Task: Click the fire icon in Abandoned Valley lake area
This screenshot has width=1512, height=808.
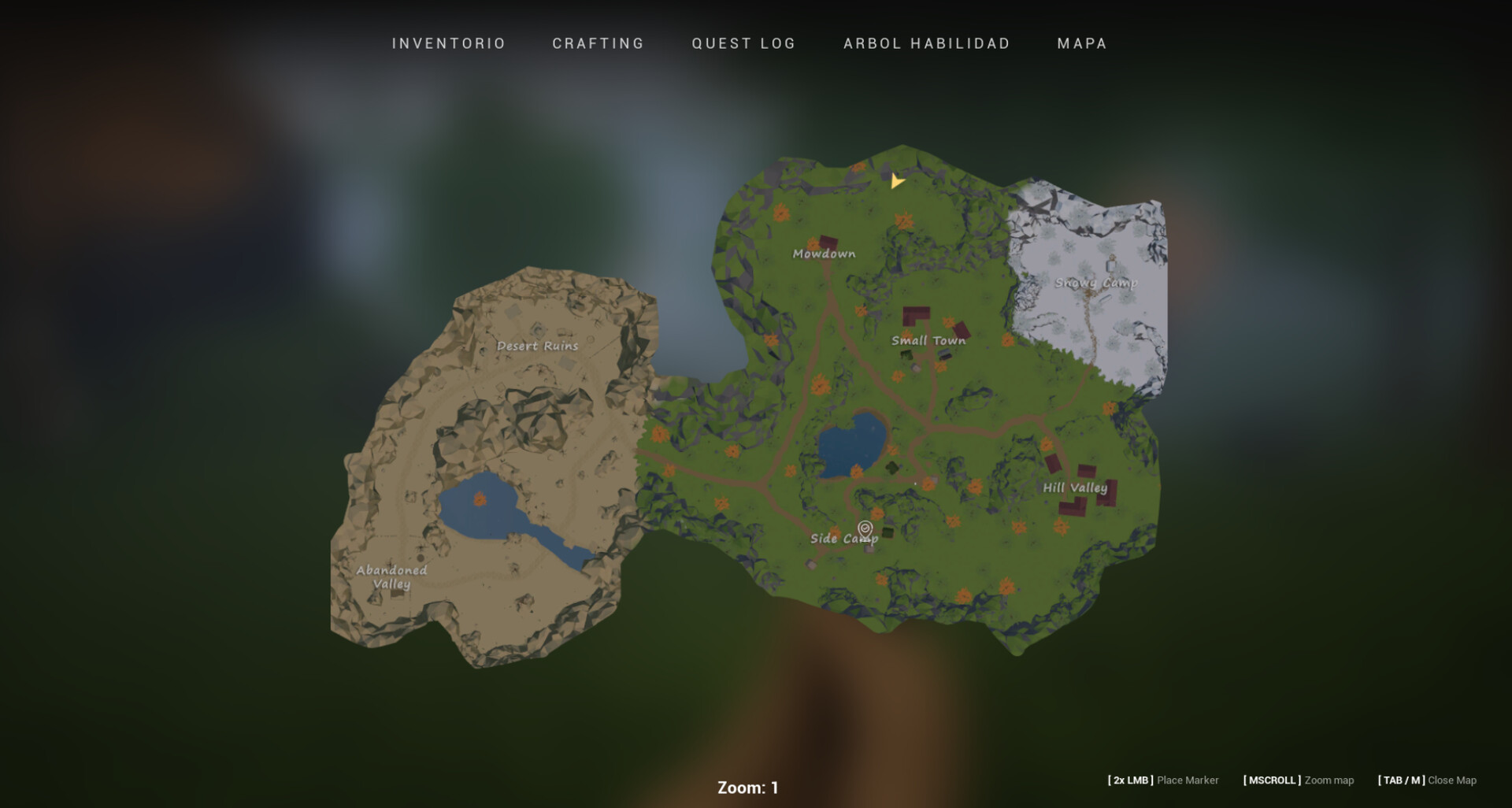Action: pos(480,499)
